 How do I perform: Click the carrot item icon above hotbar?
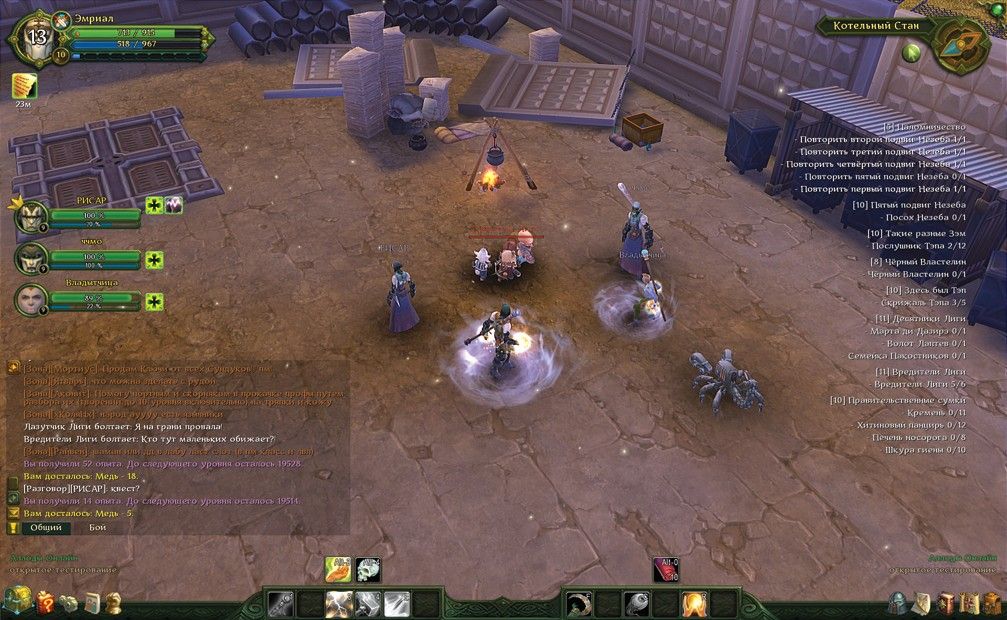(x=338, y=569)
